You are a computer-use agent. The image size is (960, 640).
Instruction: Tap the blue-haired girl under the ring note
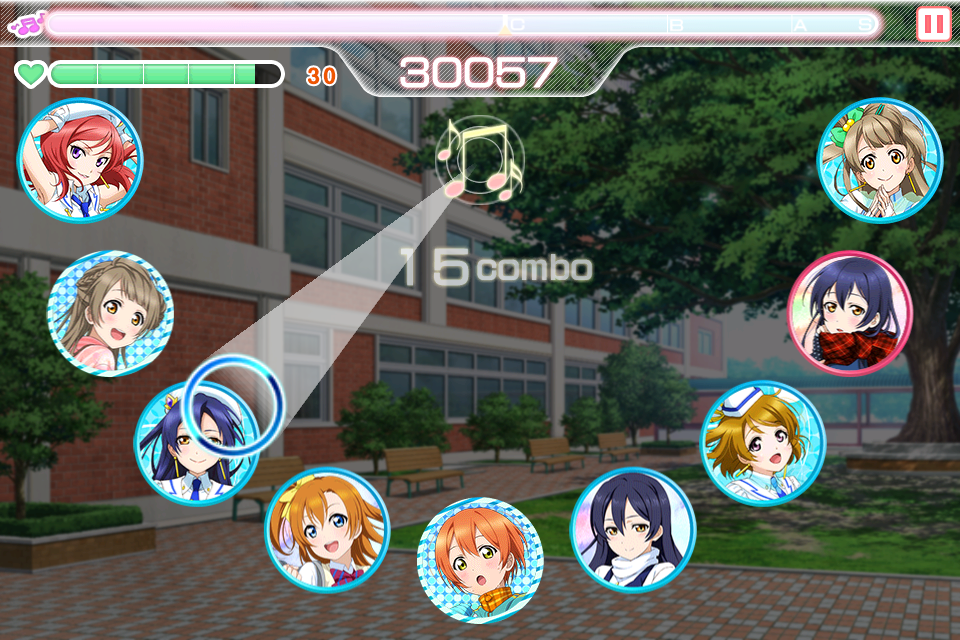[197, 443]
